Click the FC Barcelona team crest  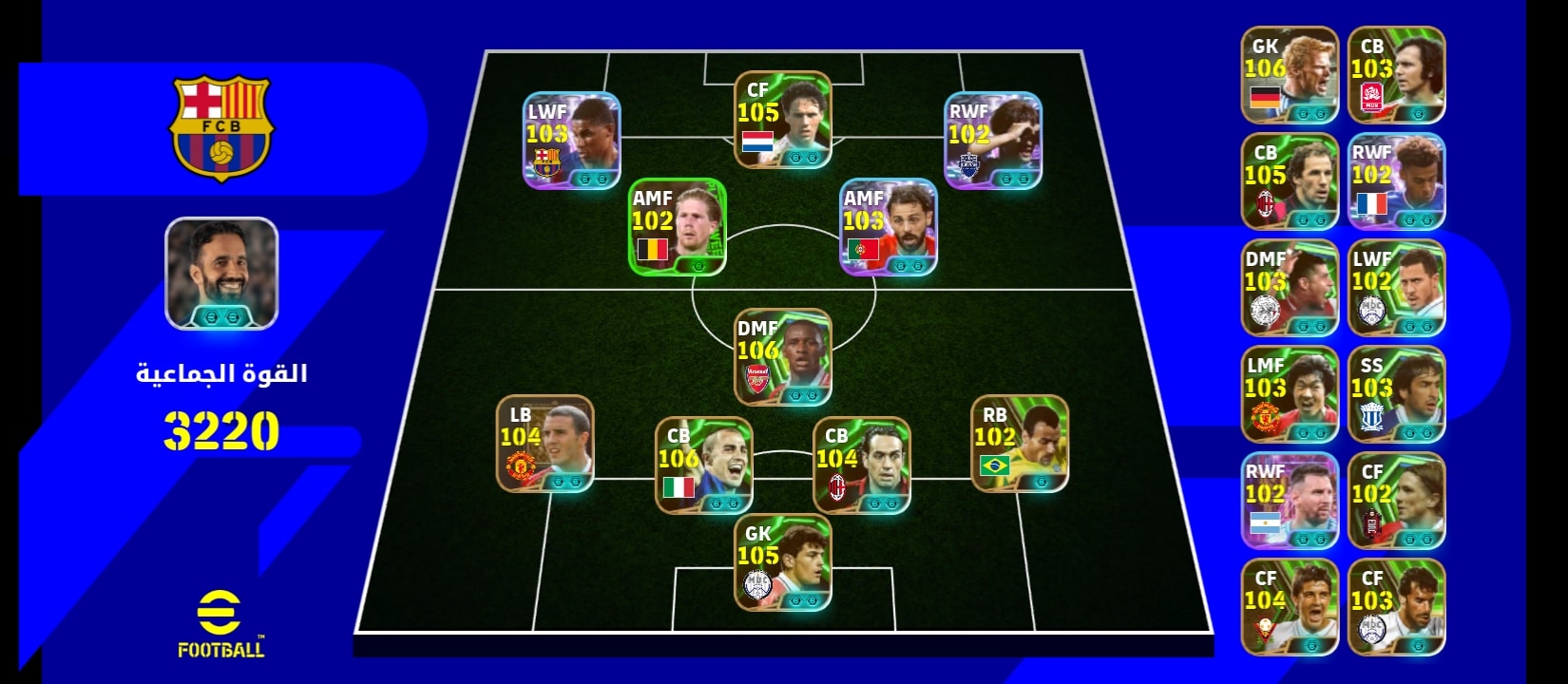pyautogui.click(x=221, y=128)
